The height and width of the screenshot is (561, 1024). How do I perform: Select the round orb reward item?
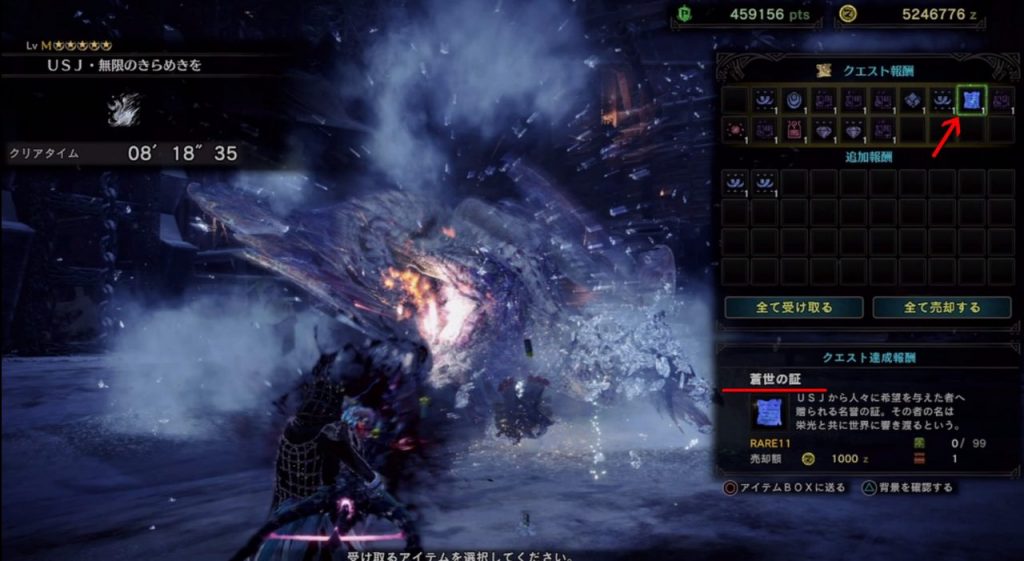point(795,99)
